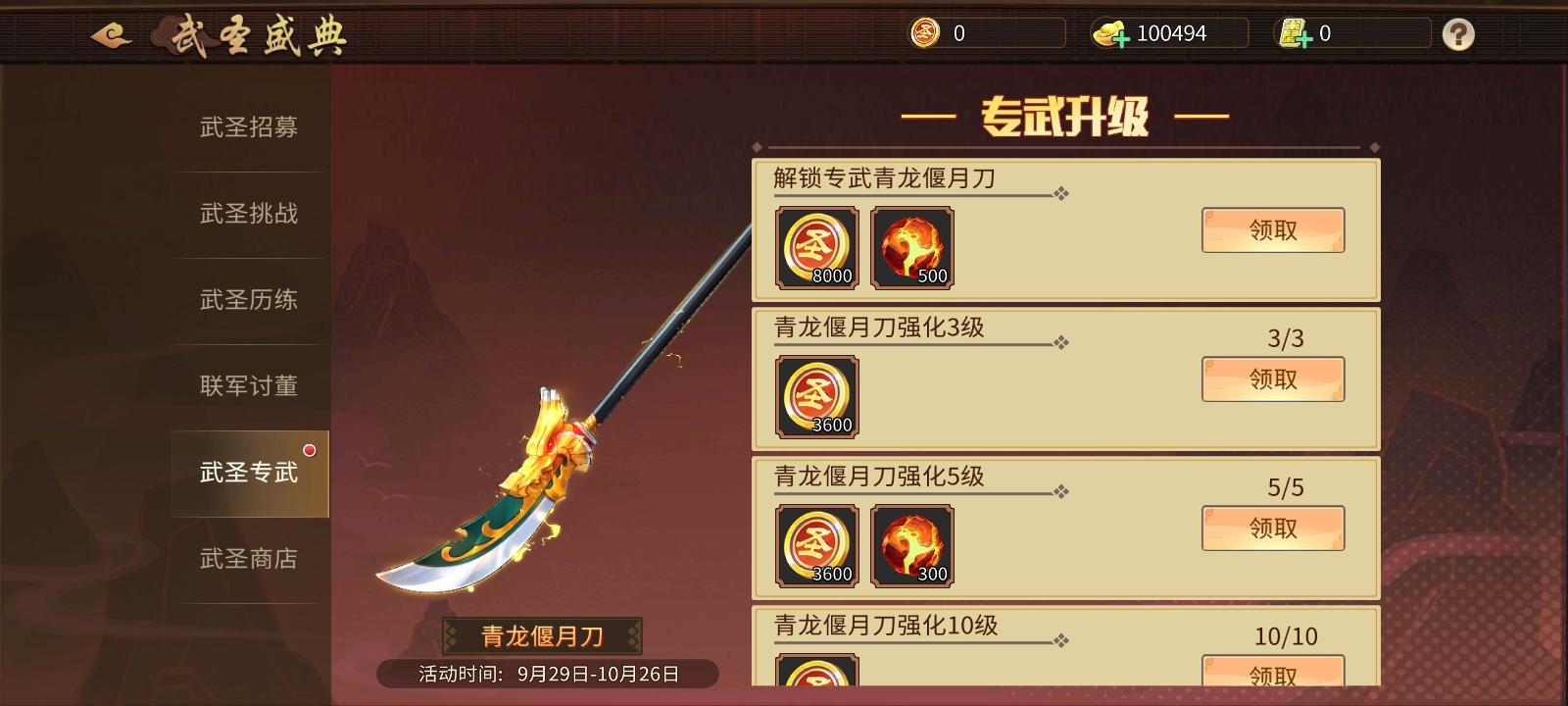This screenshot has height=706, width=1568.
Task: Click the 3600 coin icon in 强化5级 row
Action: pos(817,546)
